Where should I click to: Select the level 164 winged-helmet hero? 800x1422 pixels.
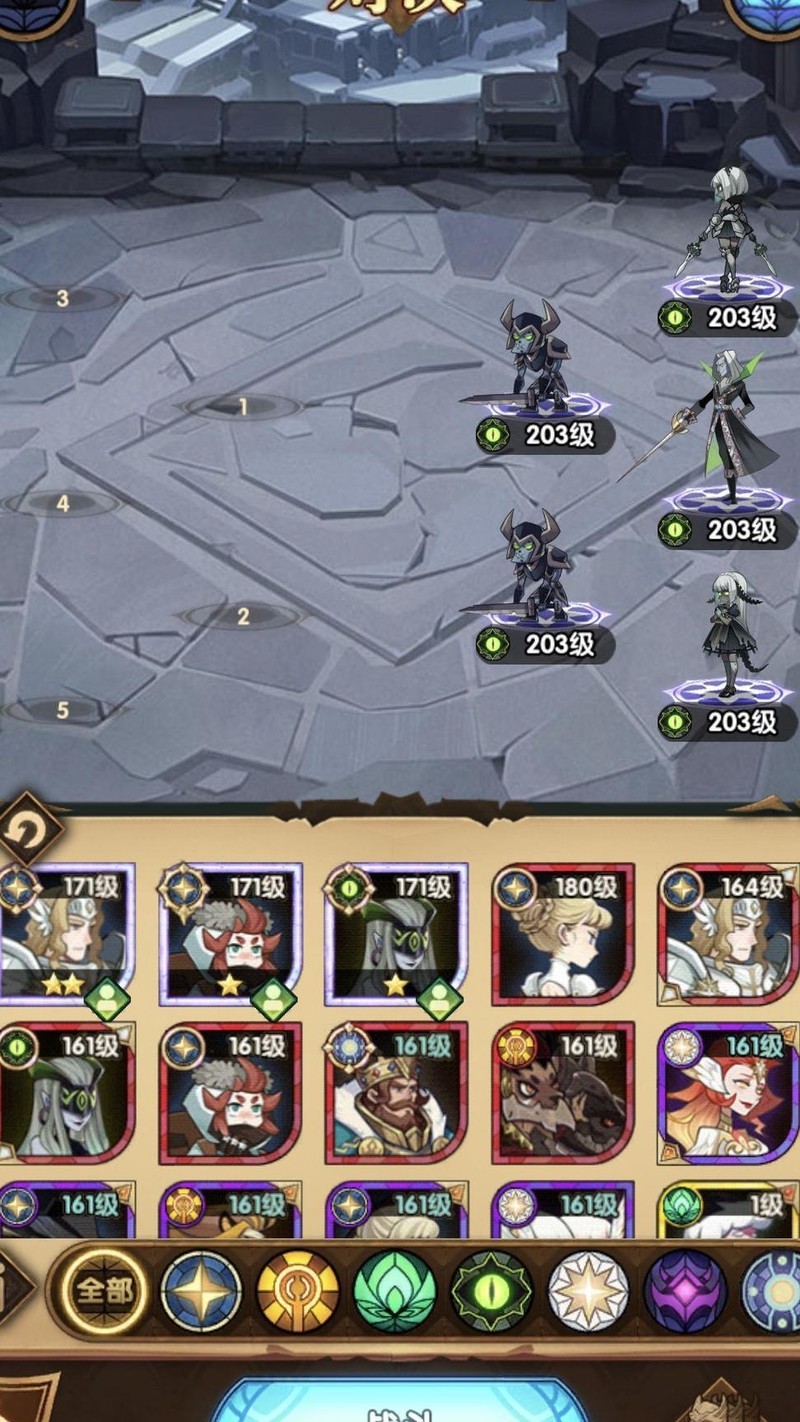click(x=728, y=934)
